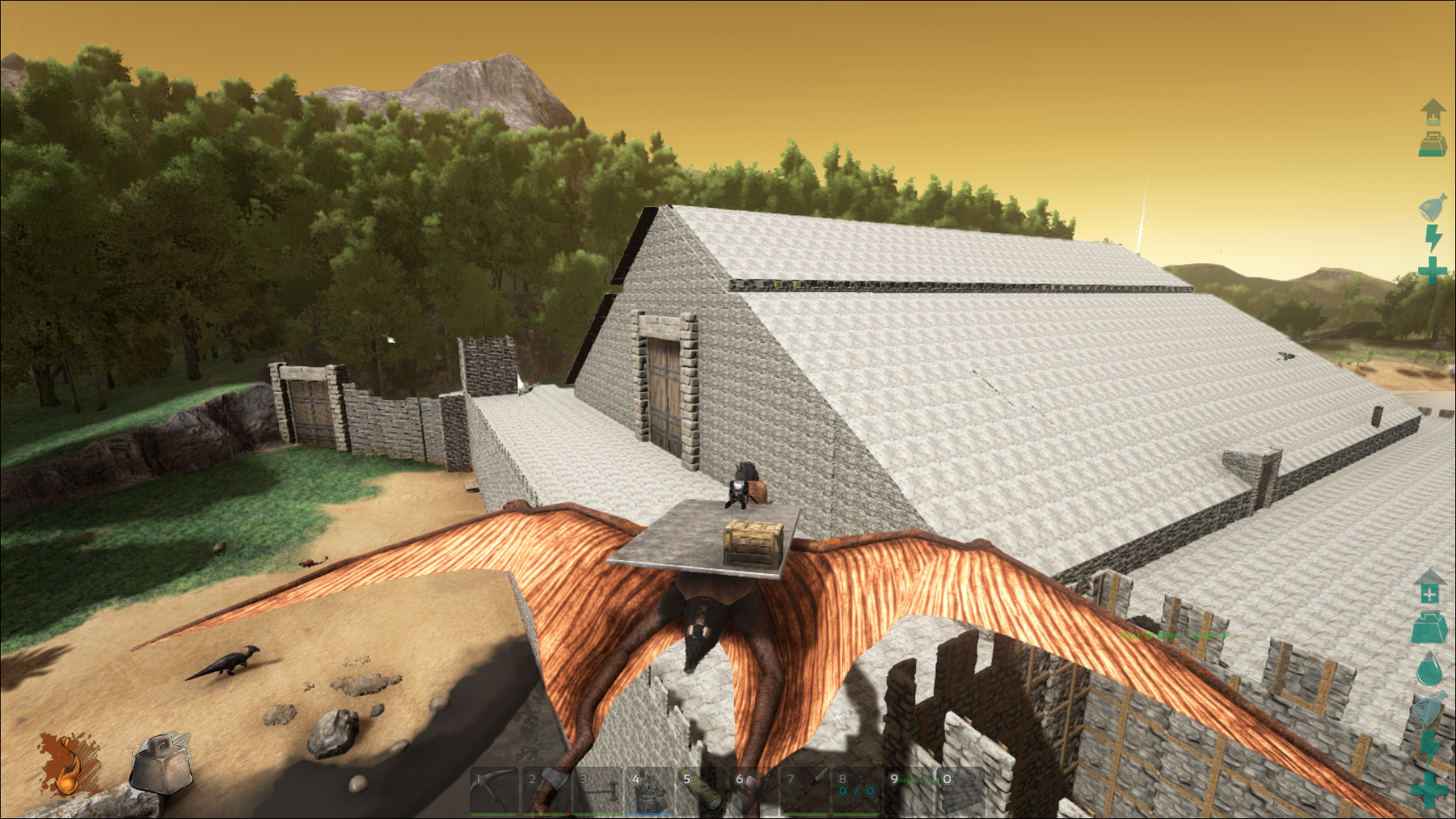Use the green cylinder item in slot 5

pos(701,791)
